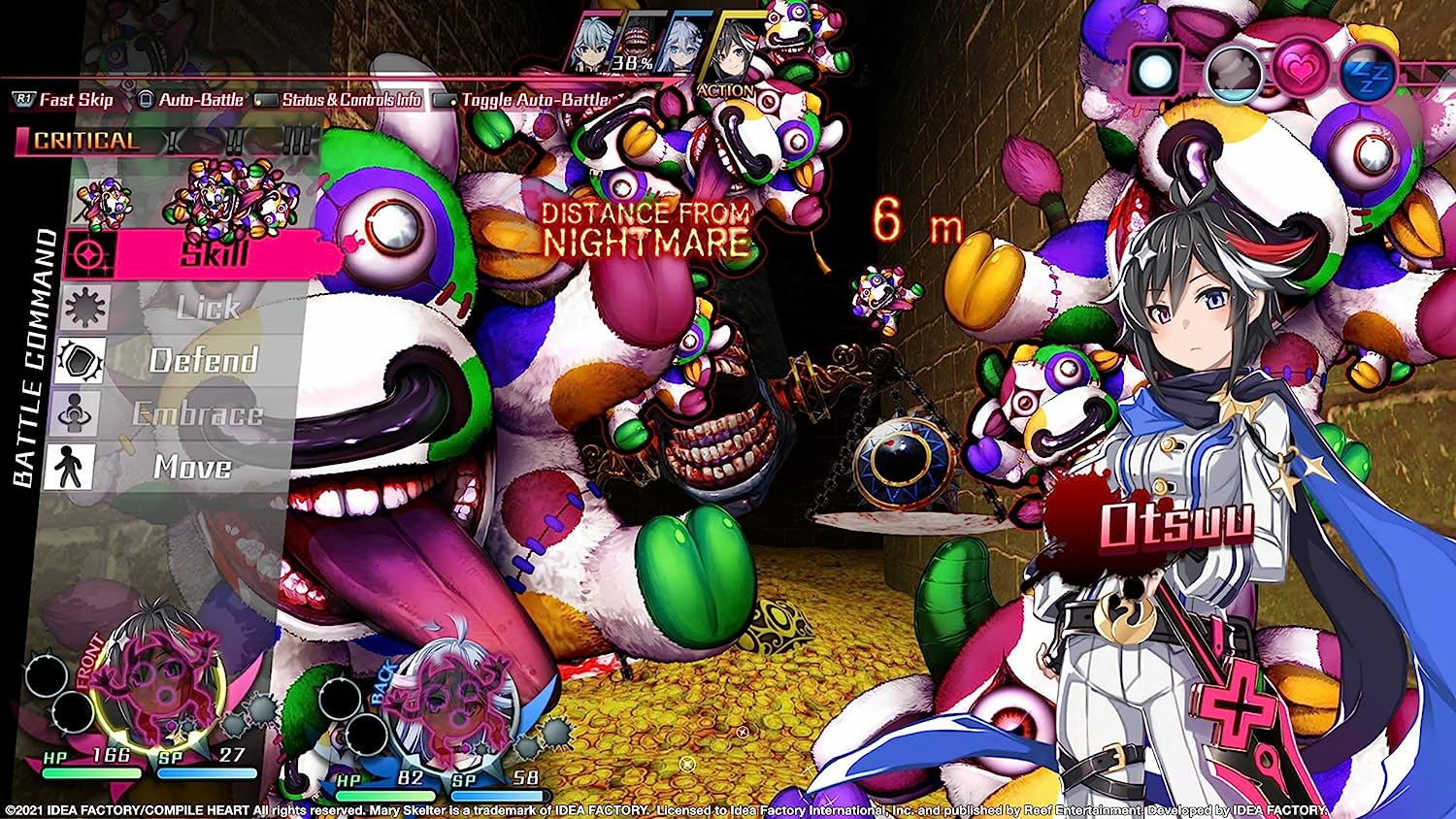Viewport: 1456px width, 819px height.
Task: Choose the Move command
Action: [x=192, y=468]
